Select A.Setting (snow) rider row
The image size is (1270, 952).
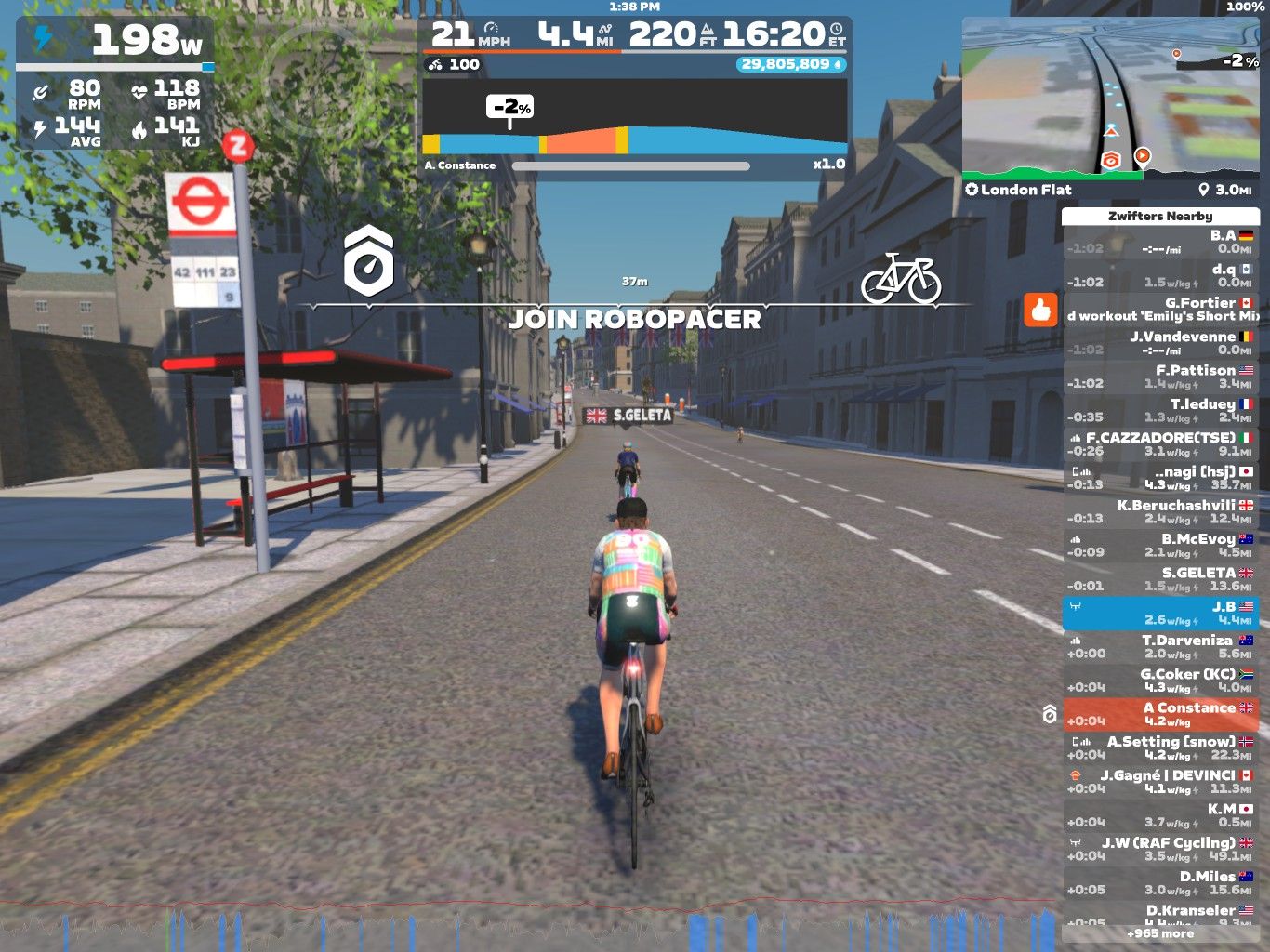(1160, 747)
